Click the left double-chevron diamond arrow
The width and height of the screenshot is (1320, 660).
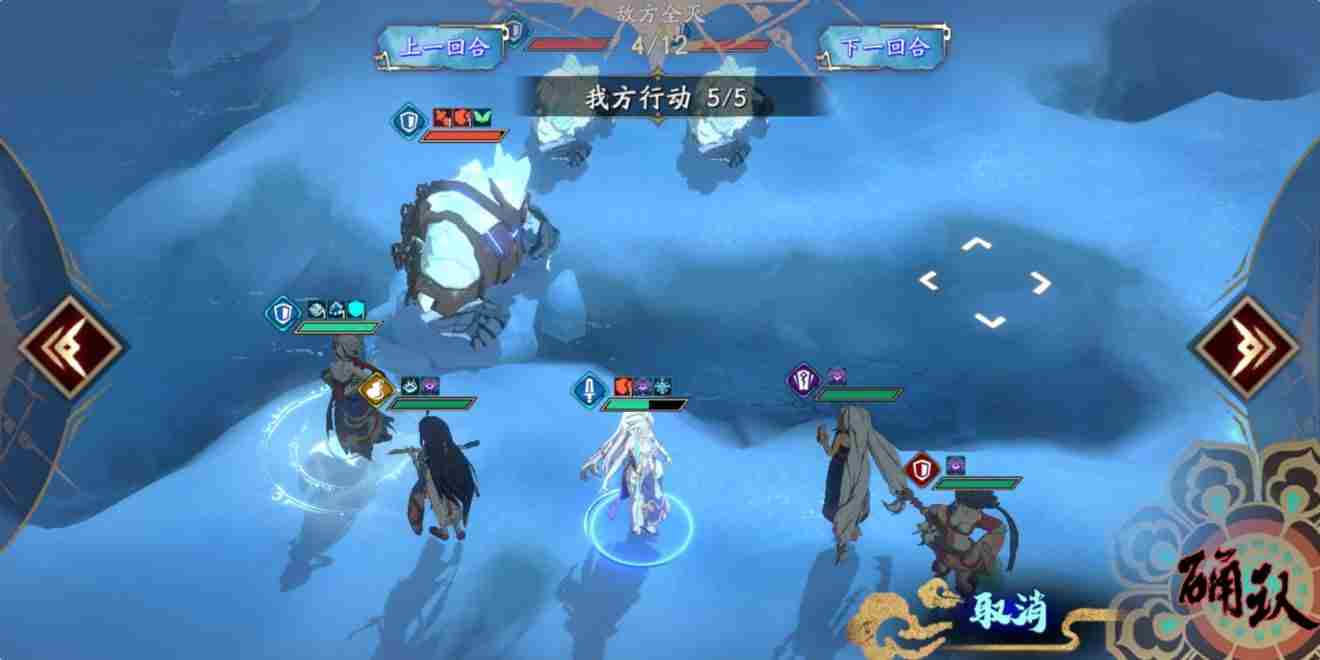pos(68,348)
